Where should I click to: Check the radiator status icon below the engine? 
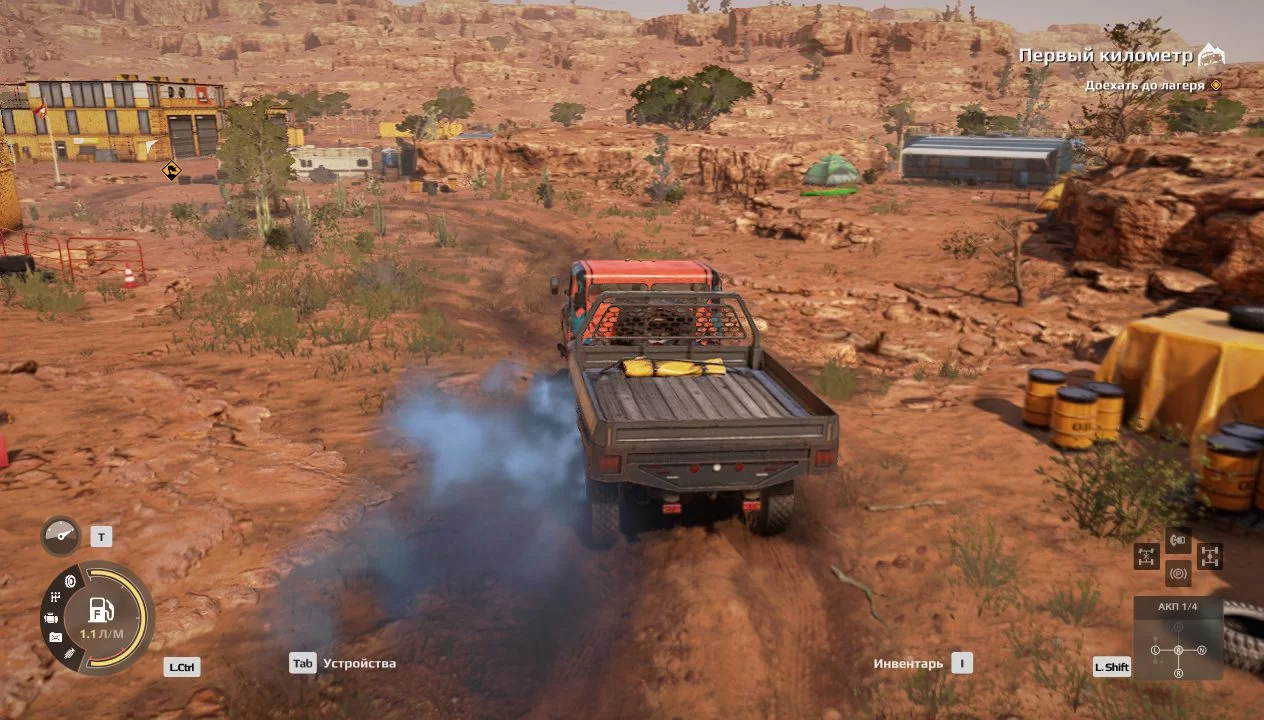pyautogui.click(x=55, y=637)
